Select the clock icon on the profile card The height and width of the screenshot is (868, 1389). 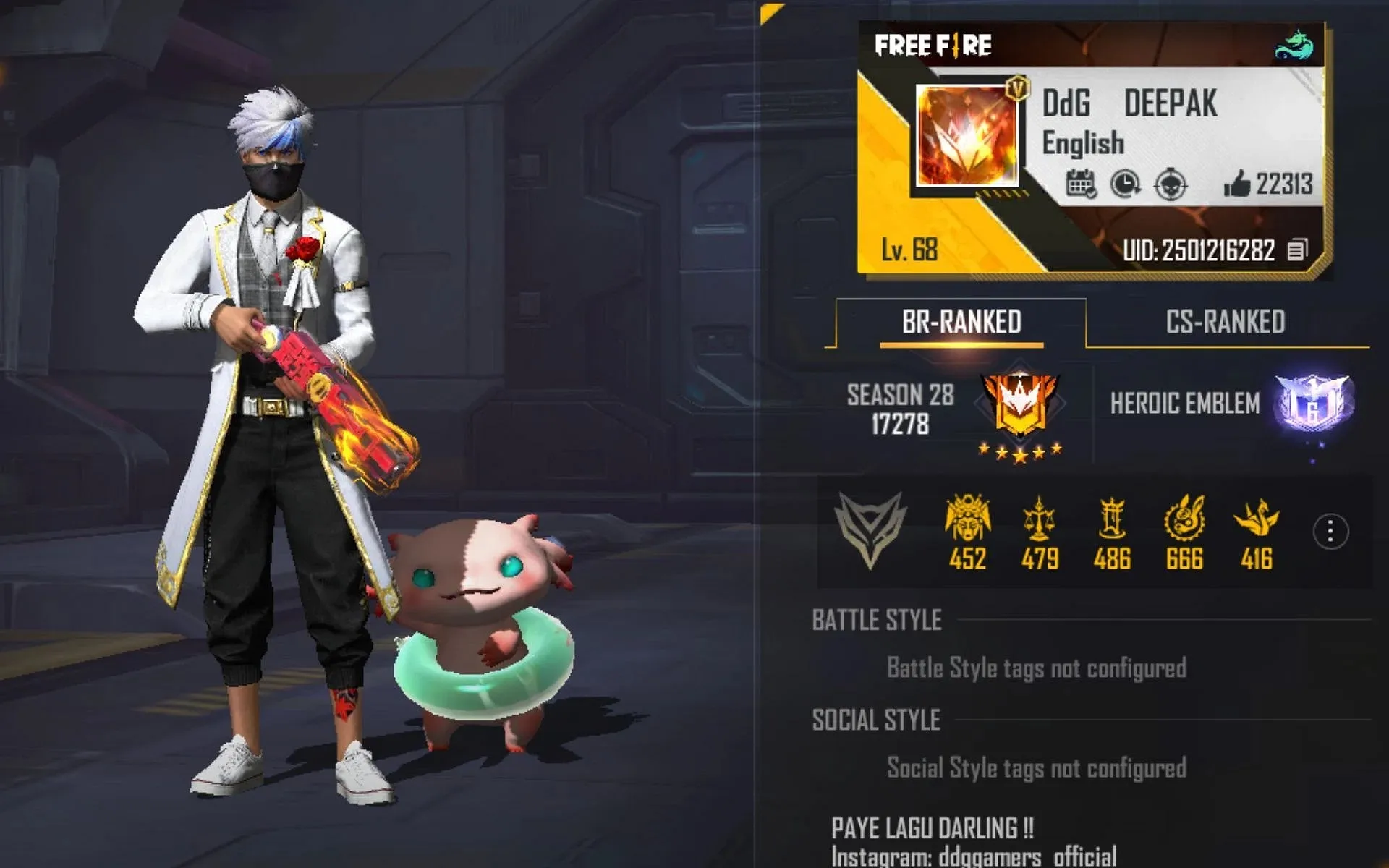[x=1126, y=184]
